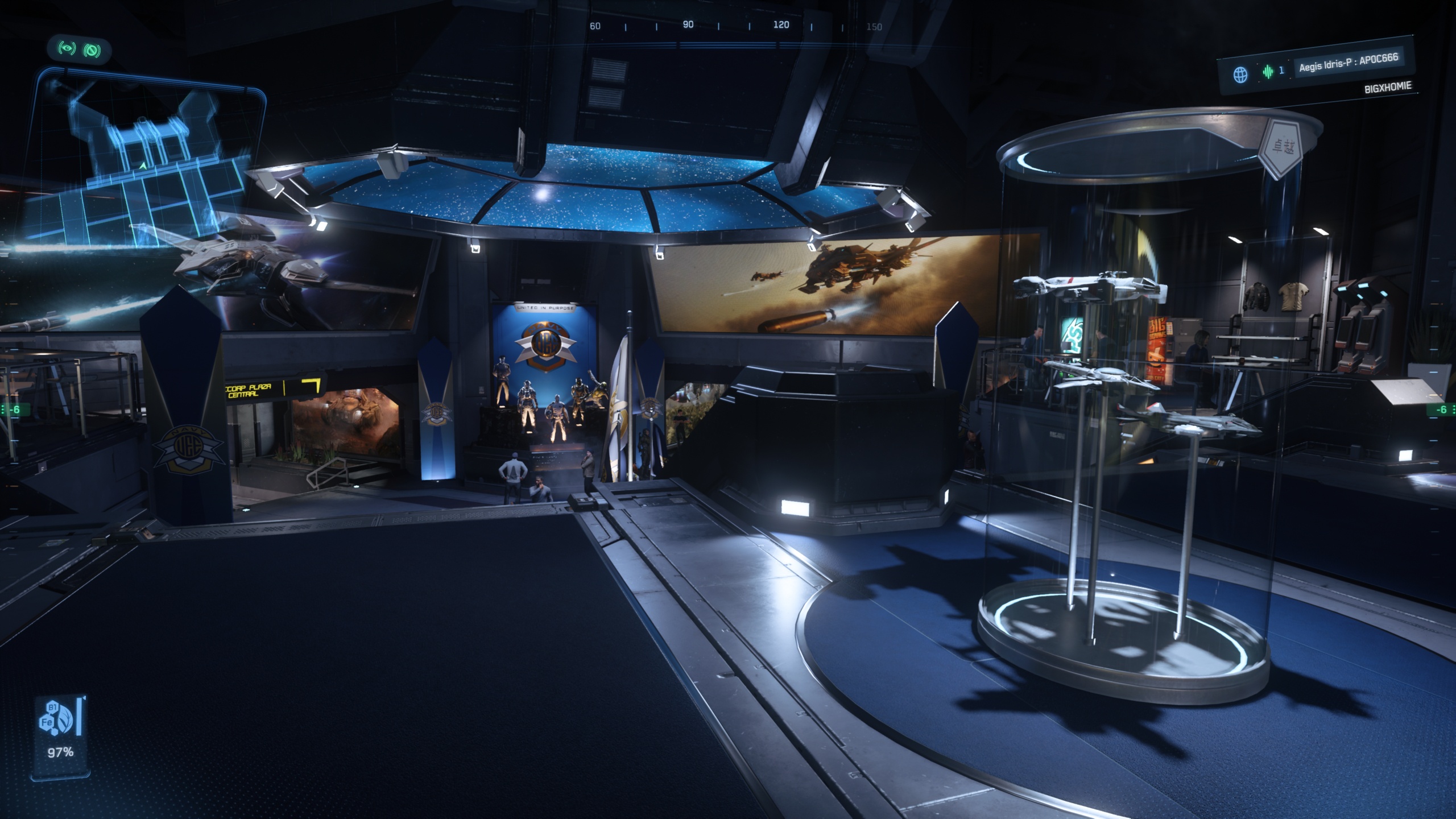Click the green eye status icon
1456x819 pixels.
67,49
